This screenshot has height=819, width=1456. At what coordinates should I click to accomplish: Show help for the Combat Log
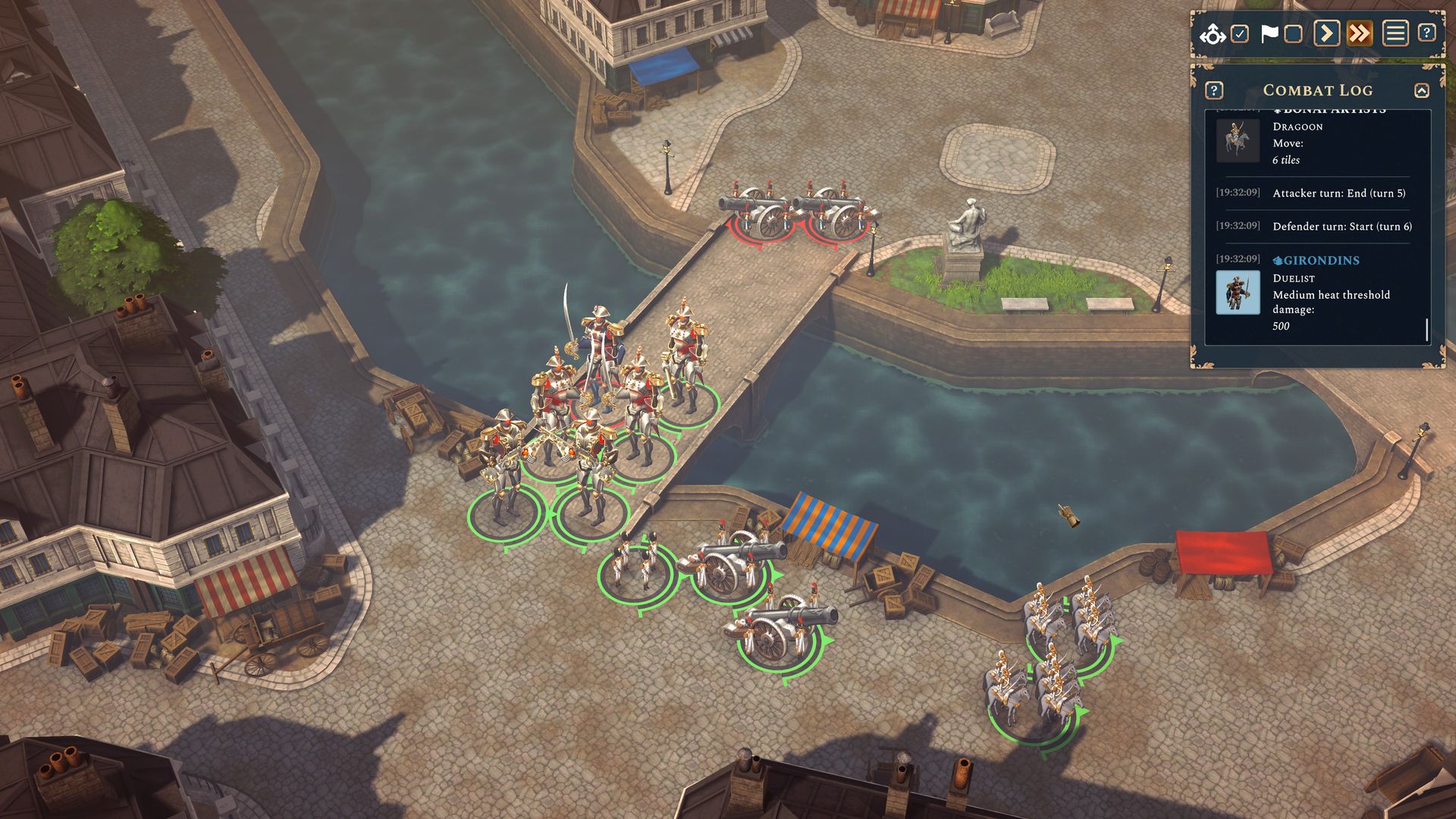(x=1213, y=90)
